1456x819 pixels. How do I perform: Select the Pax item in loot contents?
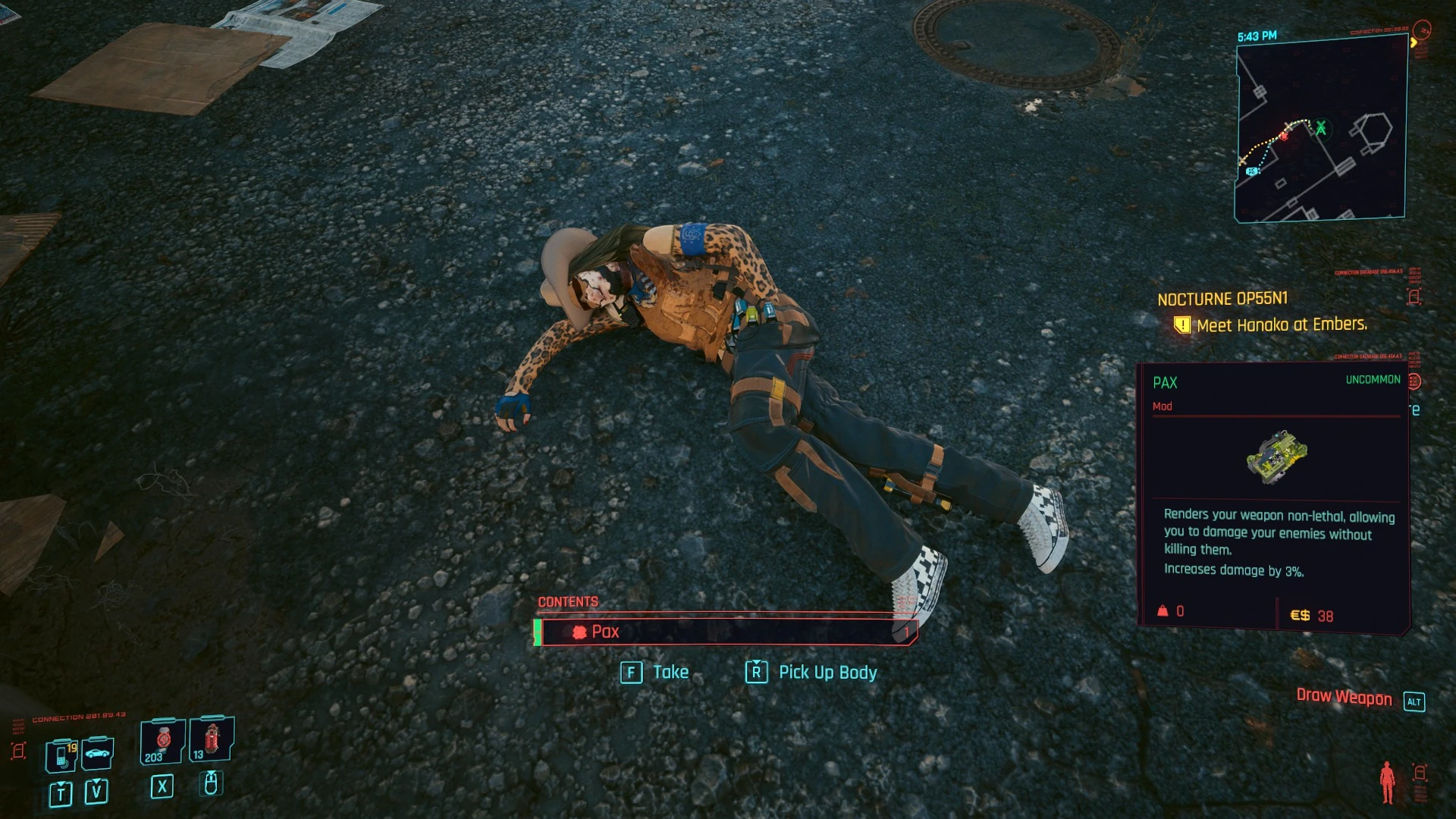(x=726, y=632)
